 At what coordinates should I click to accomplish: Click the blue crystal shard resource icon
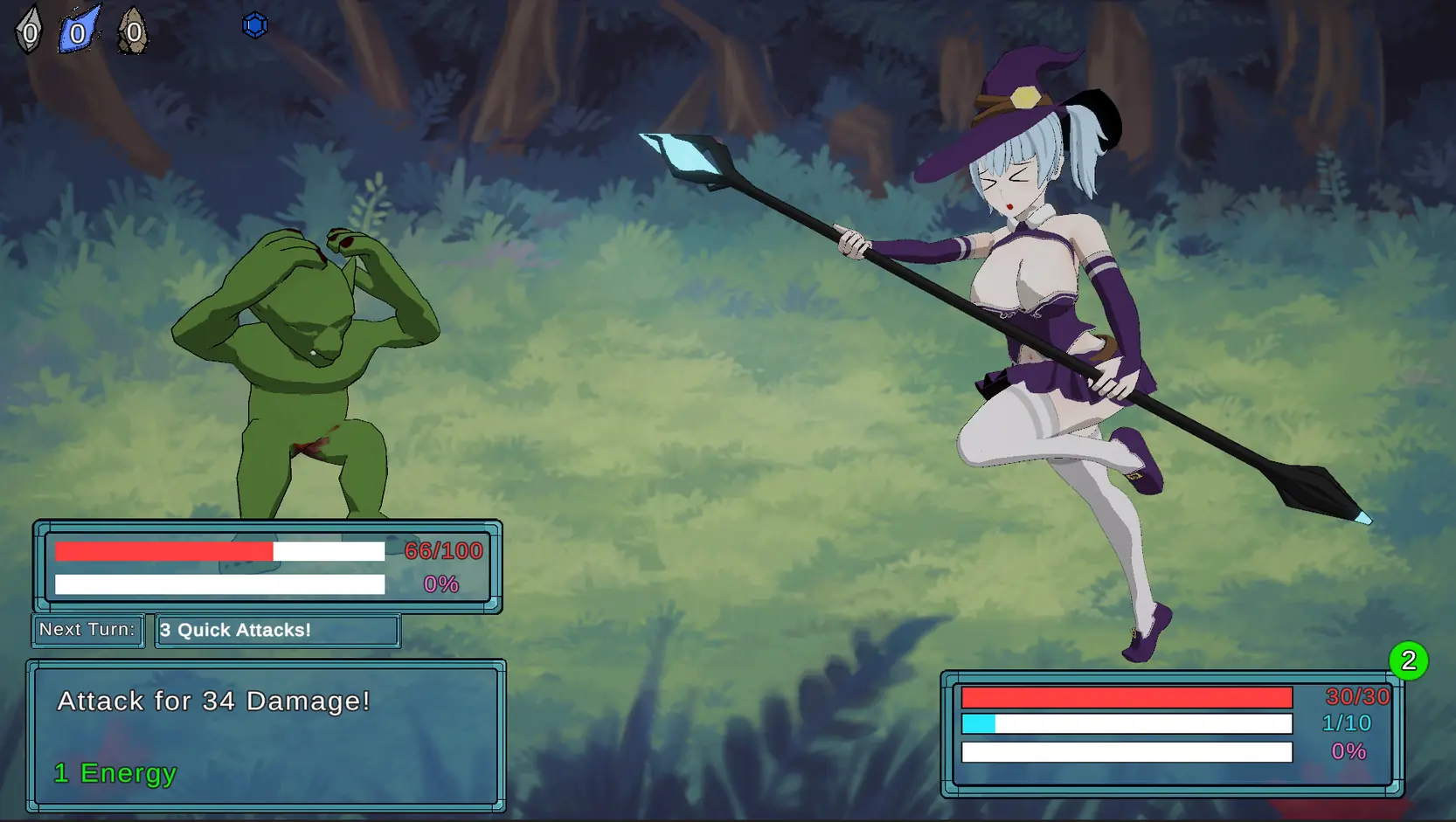(x=79, y=31)
